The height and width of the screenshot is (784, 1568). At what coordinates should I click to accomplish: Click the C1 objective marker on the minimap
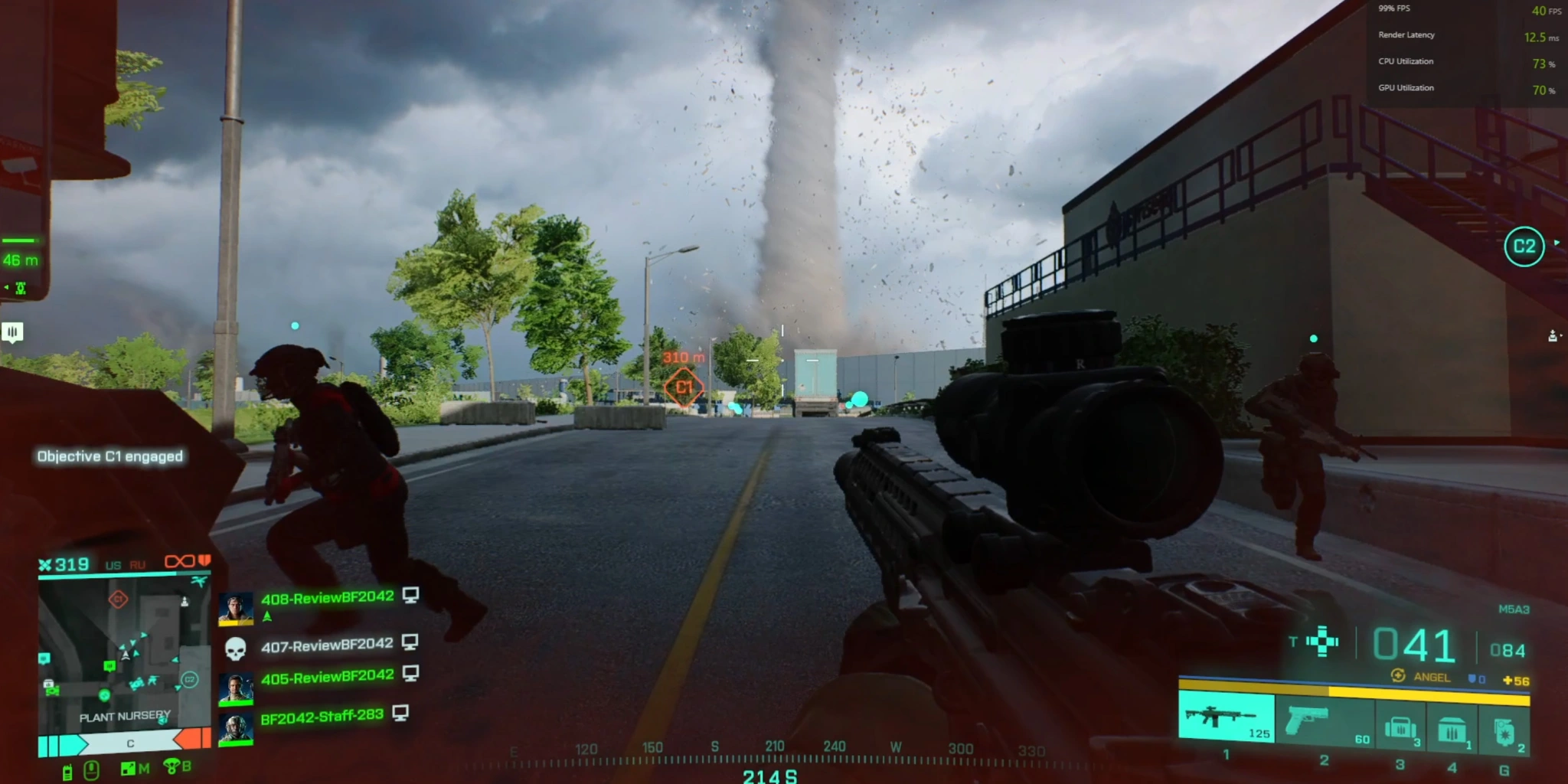pyautogui.click(x=118, y=599)
